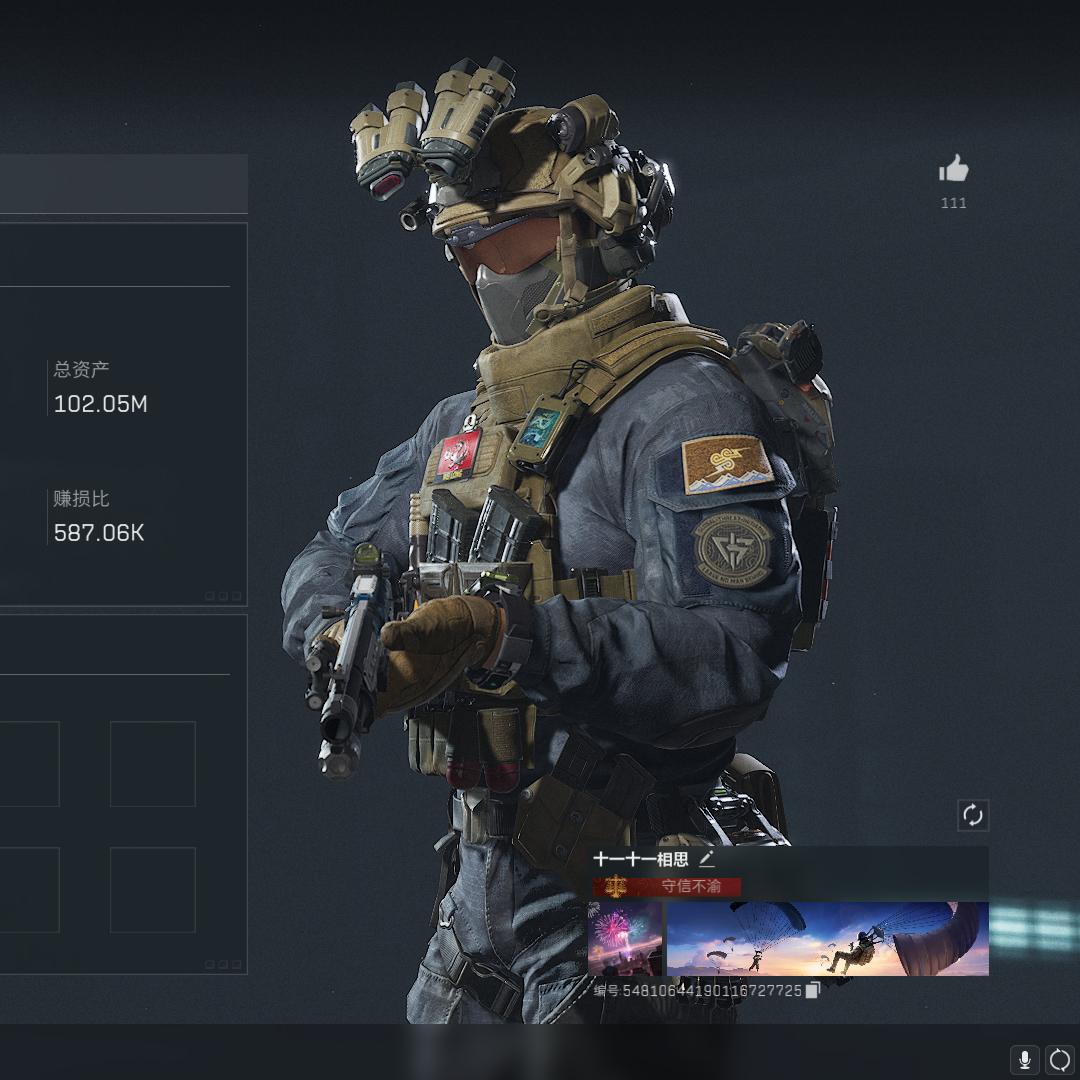The width and height of the screenshot is (1080, 1080).
Task: Select the parachute banner image
Action: [x=827, y=938]
